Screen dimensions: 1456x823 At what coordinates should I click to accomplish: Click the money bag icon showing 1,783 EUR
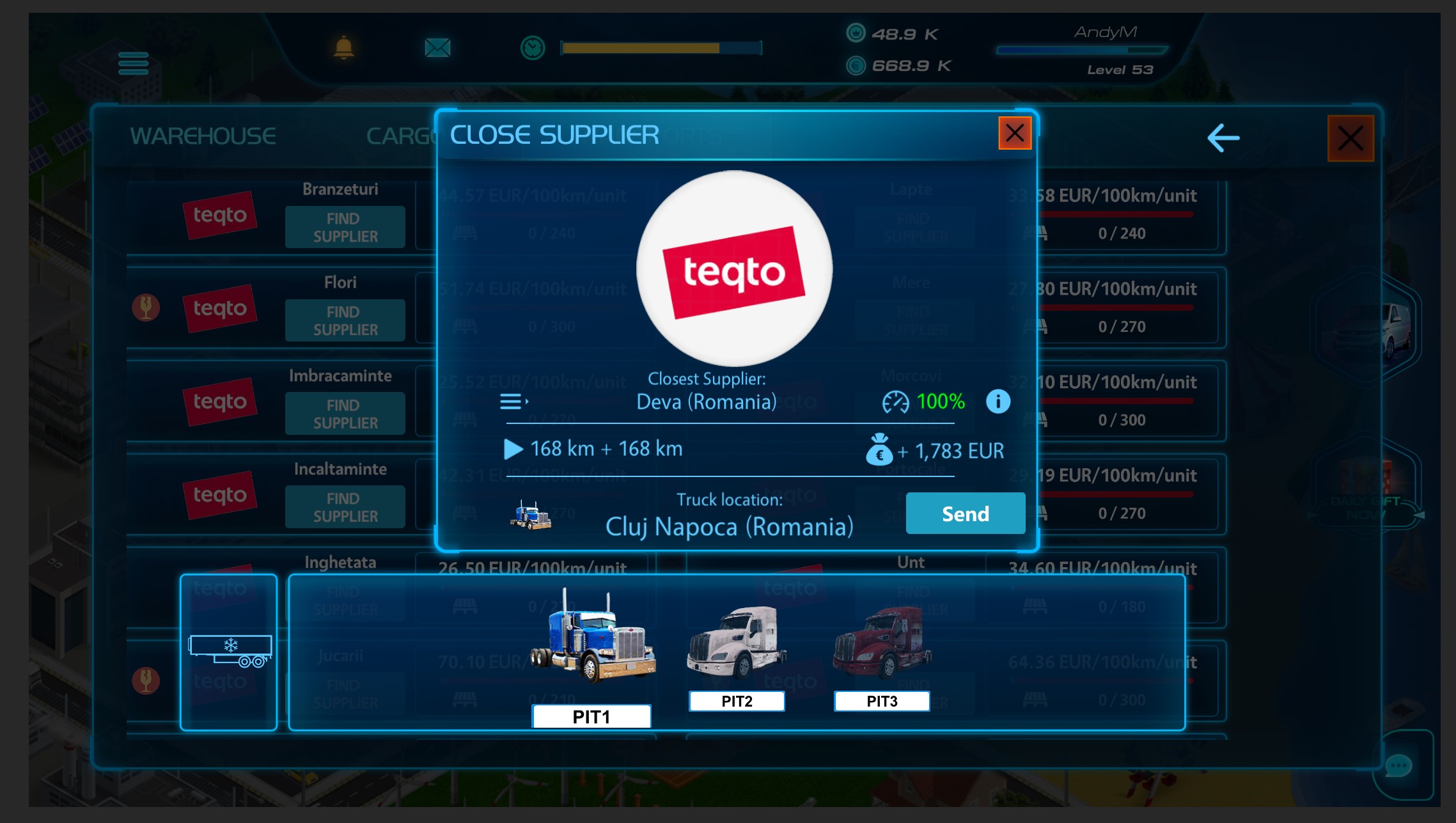coord(880,450)
